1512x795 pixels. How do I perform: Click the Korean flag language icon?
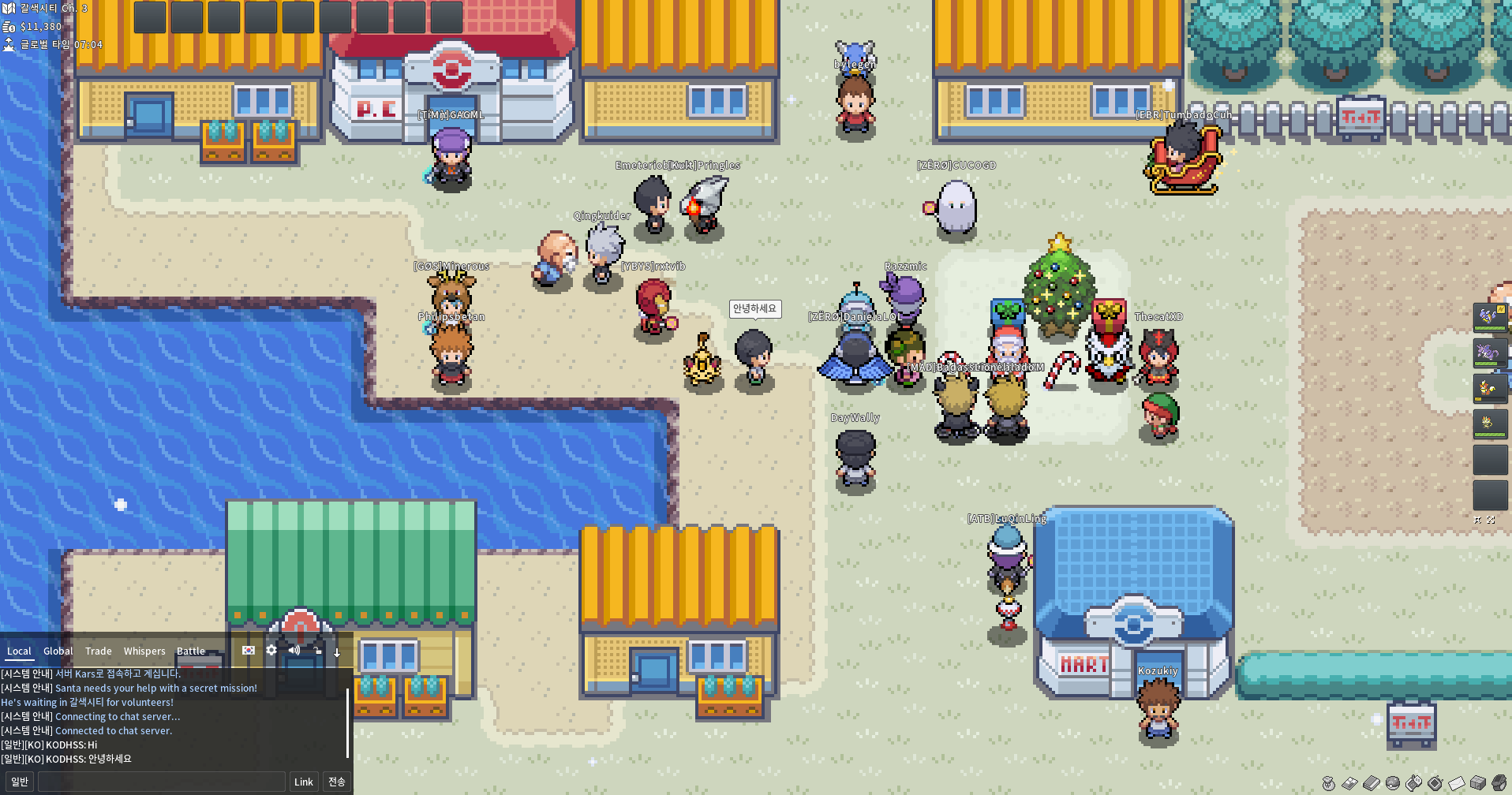(249, 651)
